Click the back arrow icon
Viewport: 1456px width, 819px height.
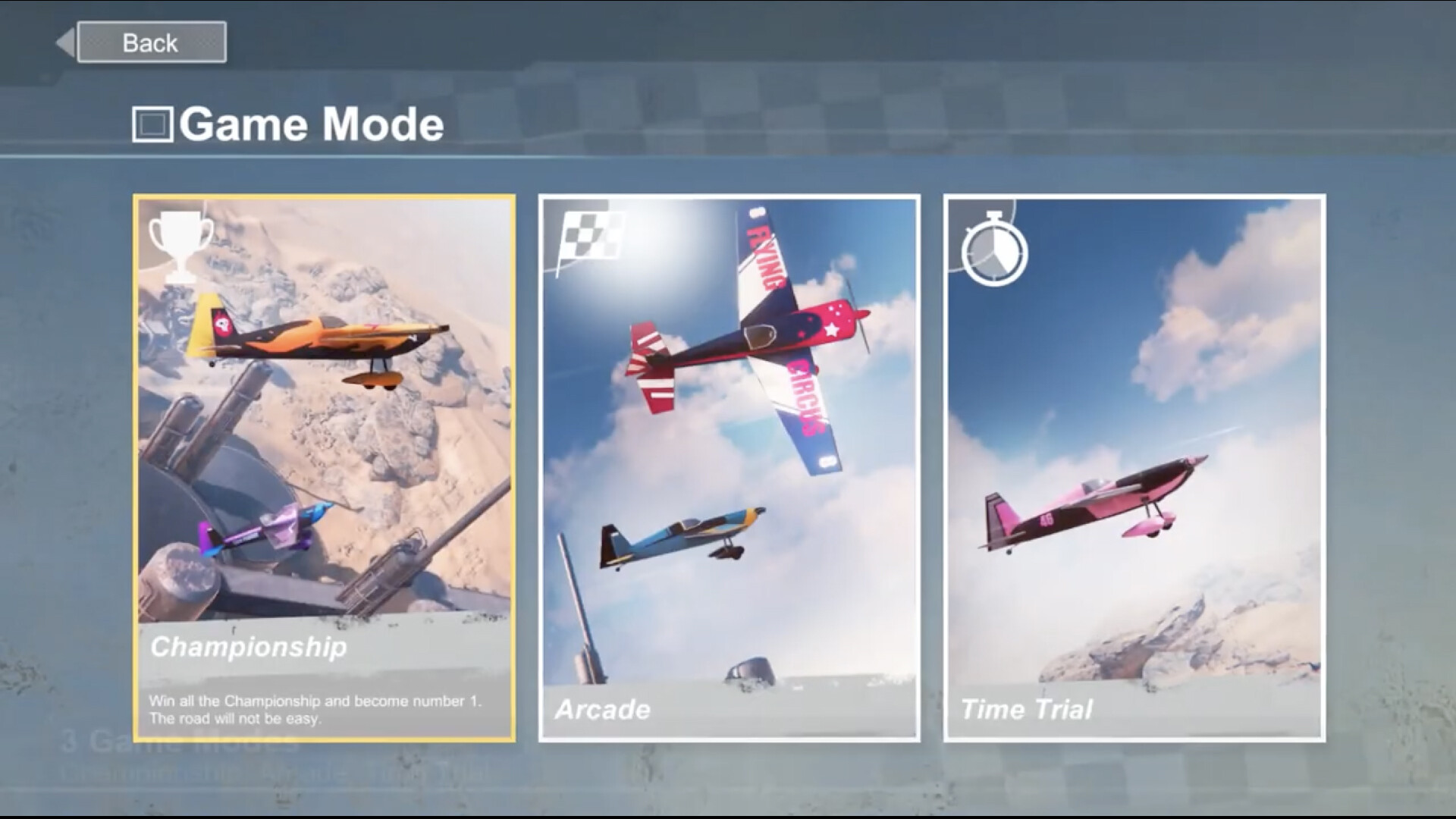pyautogui.click(x=66, y=42)
